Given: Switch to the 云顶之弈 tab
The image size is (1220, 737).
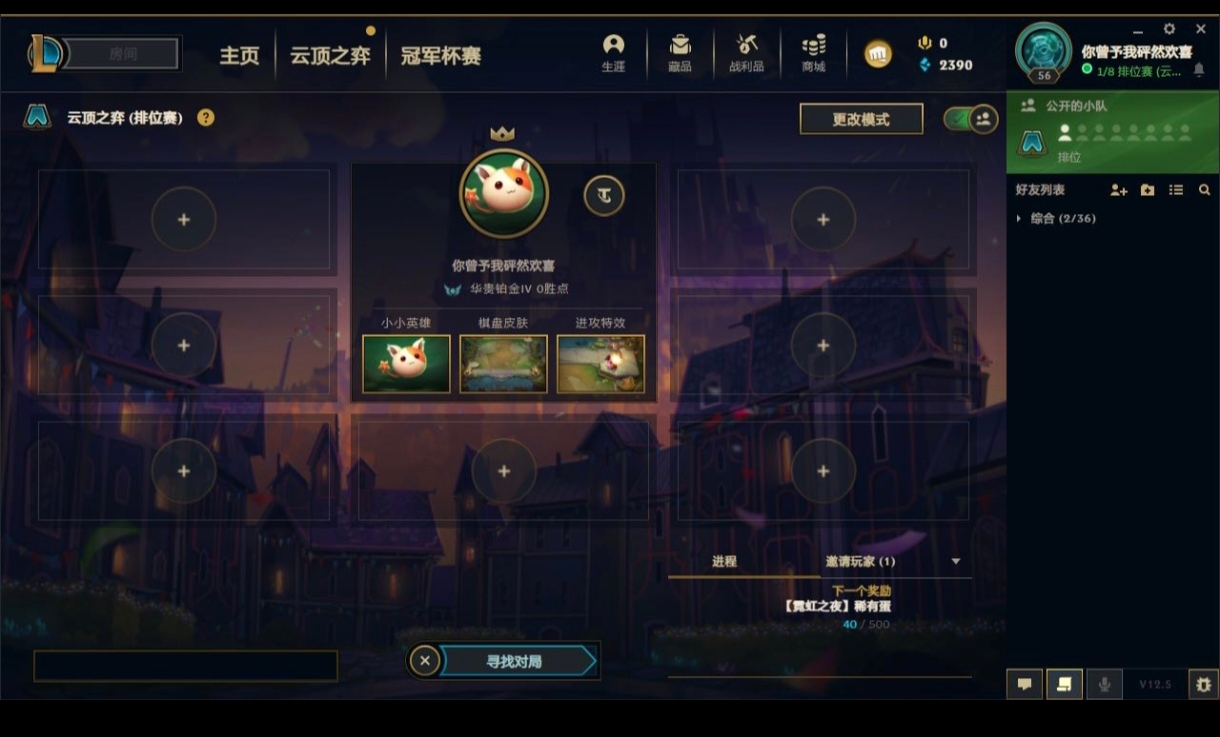Looking at the screenshot, I should pos(330,56).
